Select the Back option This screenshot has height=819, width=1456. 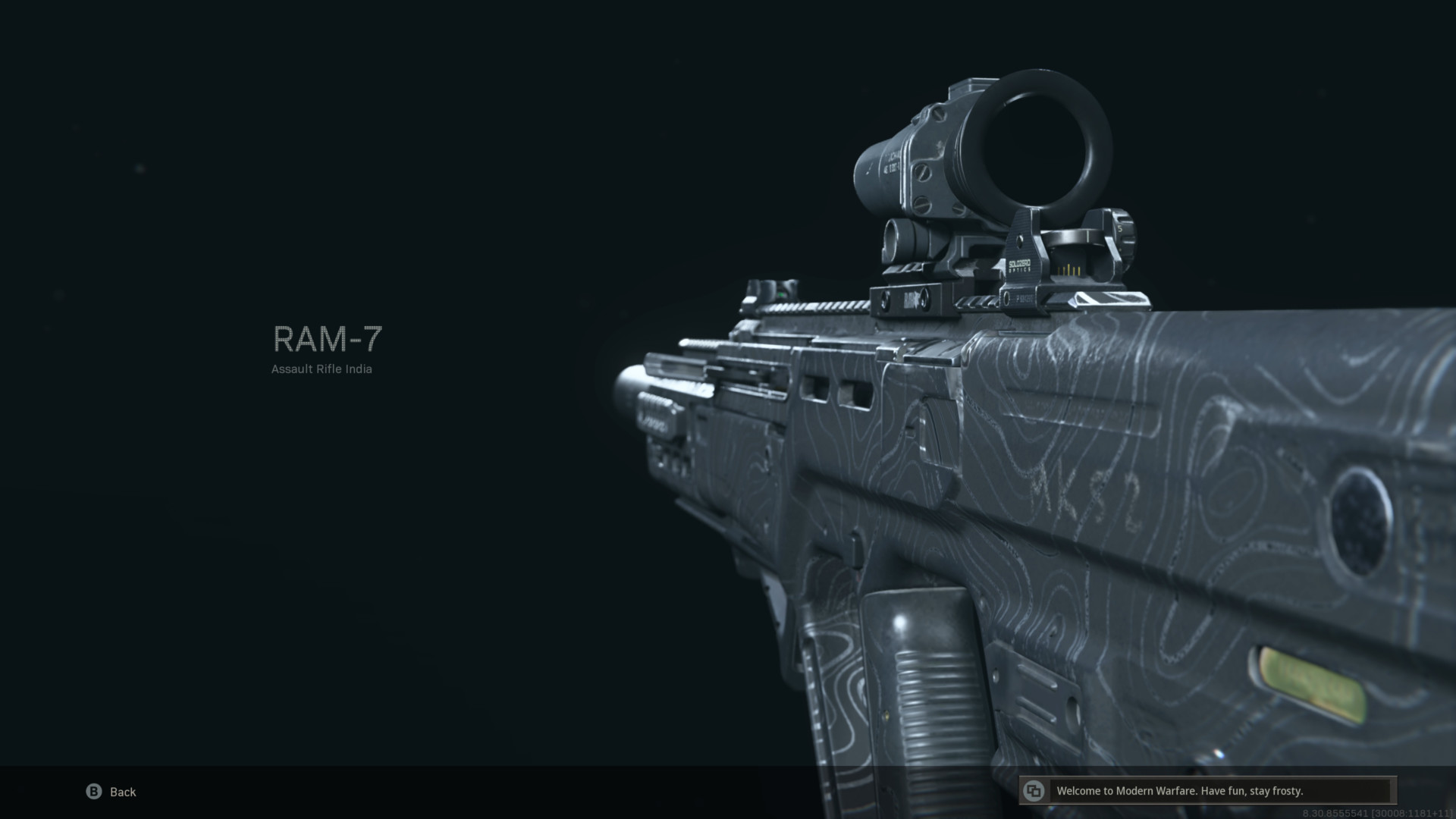[121, 792]
